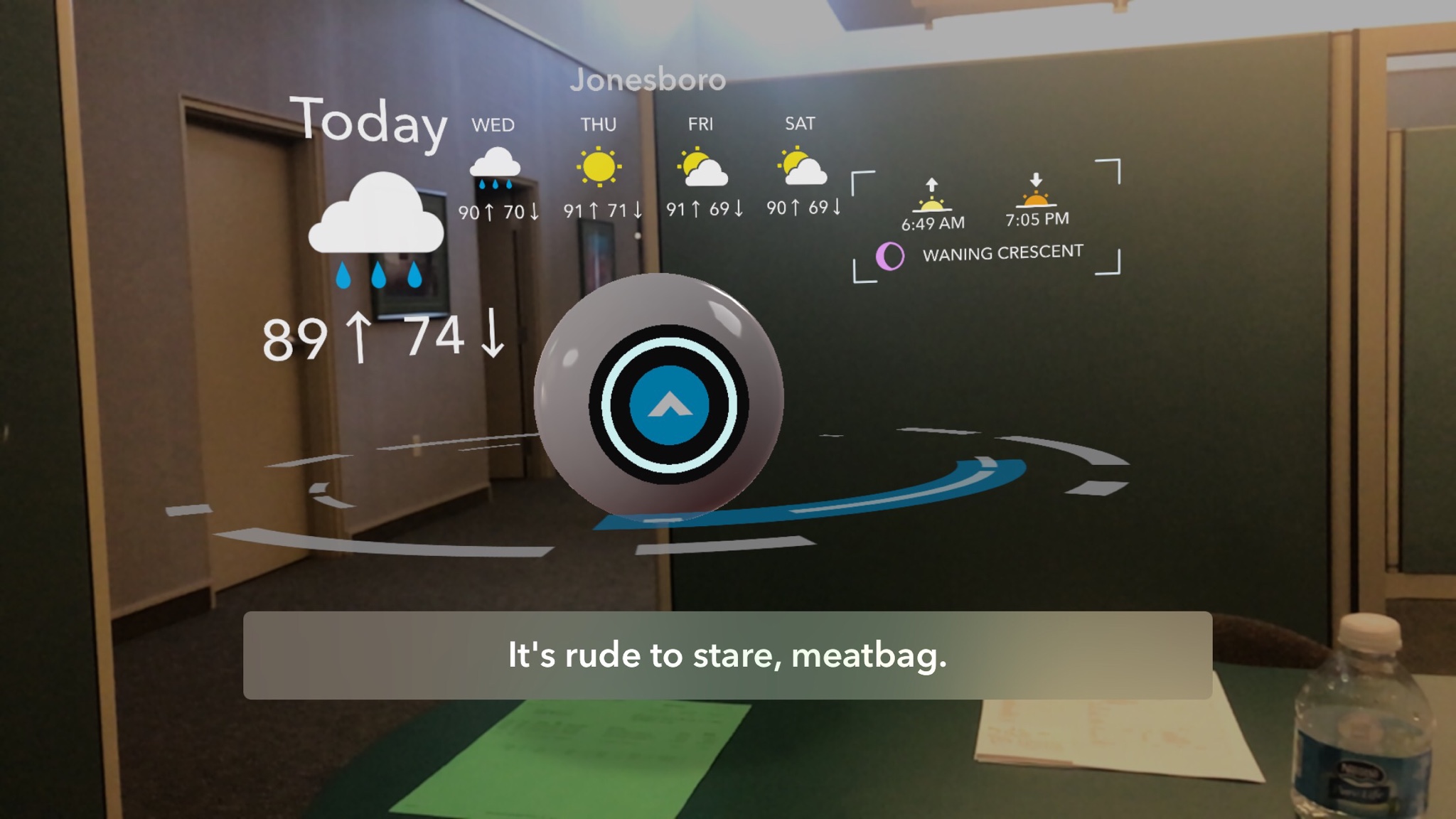Select the 7:05 PM sunset icon
1456x819 pixels.
1036,191
